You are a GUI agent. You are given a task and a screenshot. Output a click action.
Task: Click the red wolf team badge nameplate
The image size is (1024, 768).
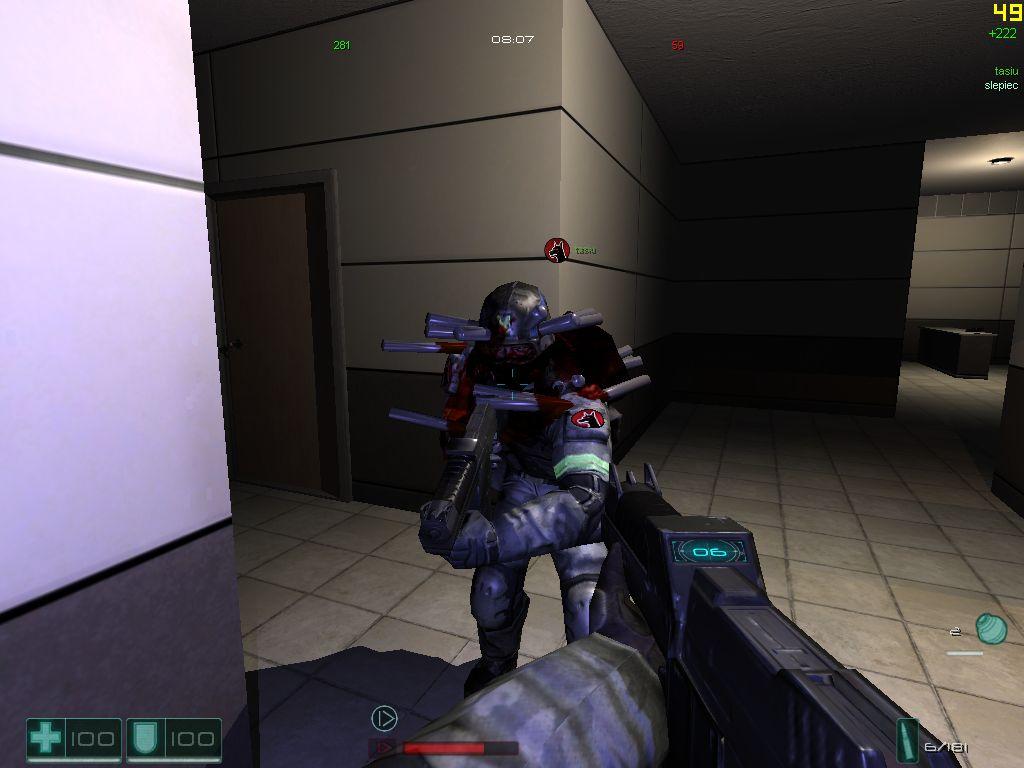[557, 250]
